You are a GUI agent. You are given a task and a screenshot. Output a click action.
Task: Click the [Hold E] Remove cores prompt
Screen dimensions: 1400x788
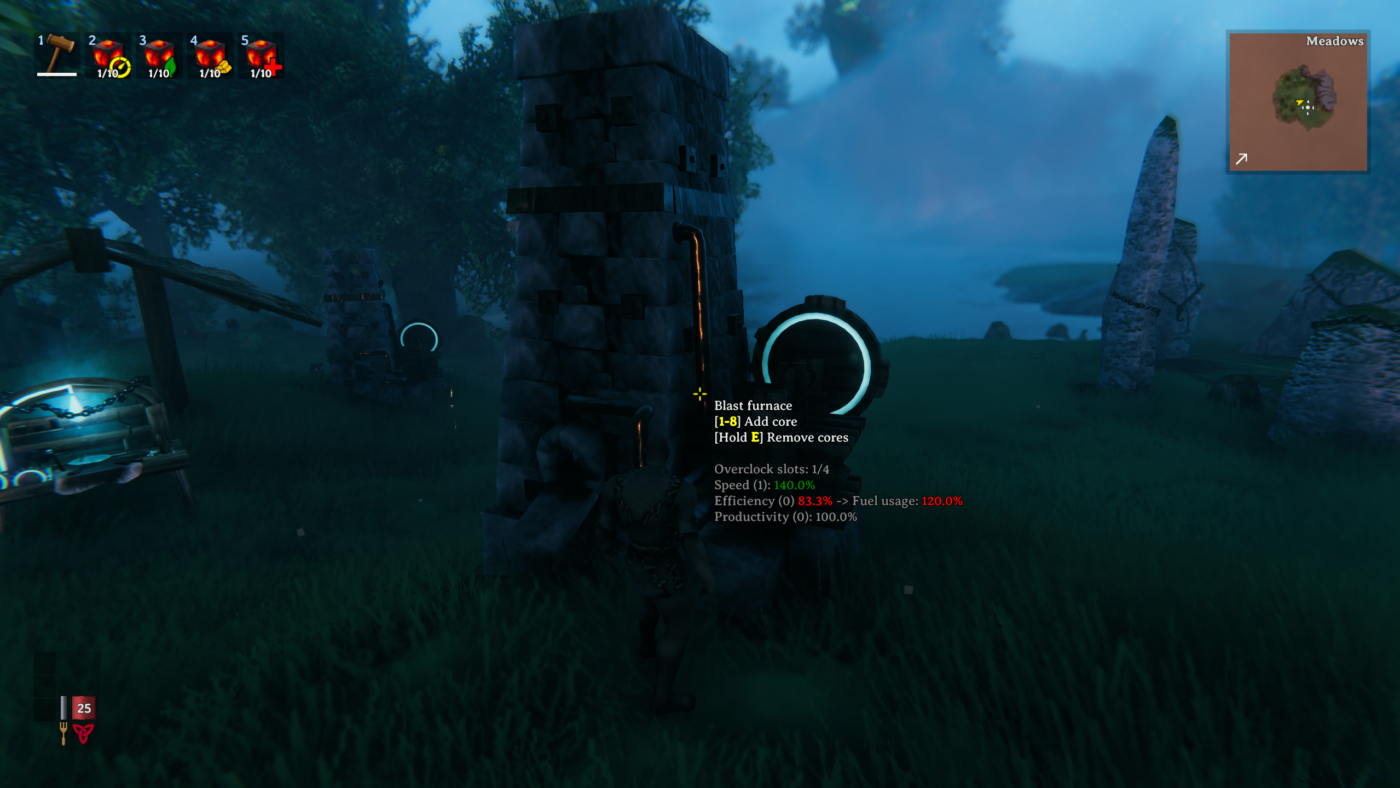781,436
